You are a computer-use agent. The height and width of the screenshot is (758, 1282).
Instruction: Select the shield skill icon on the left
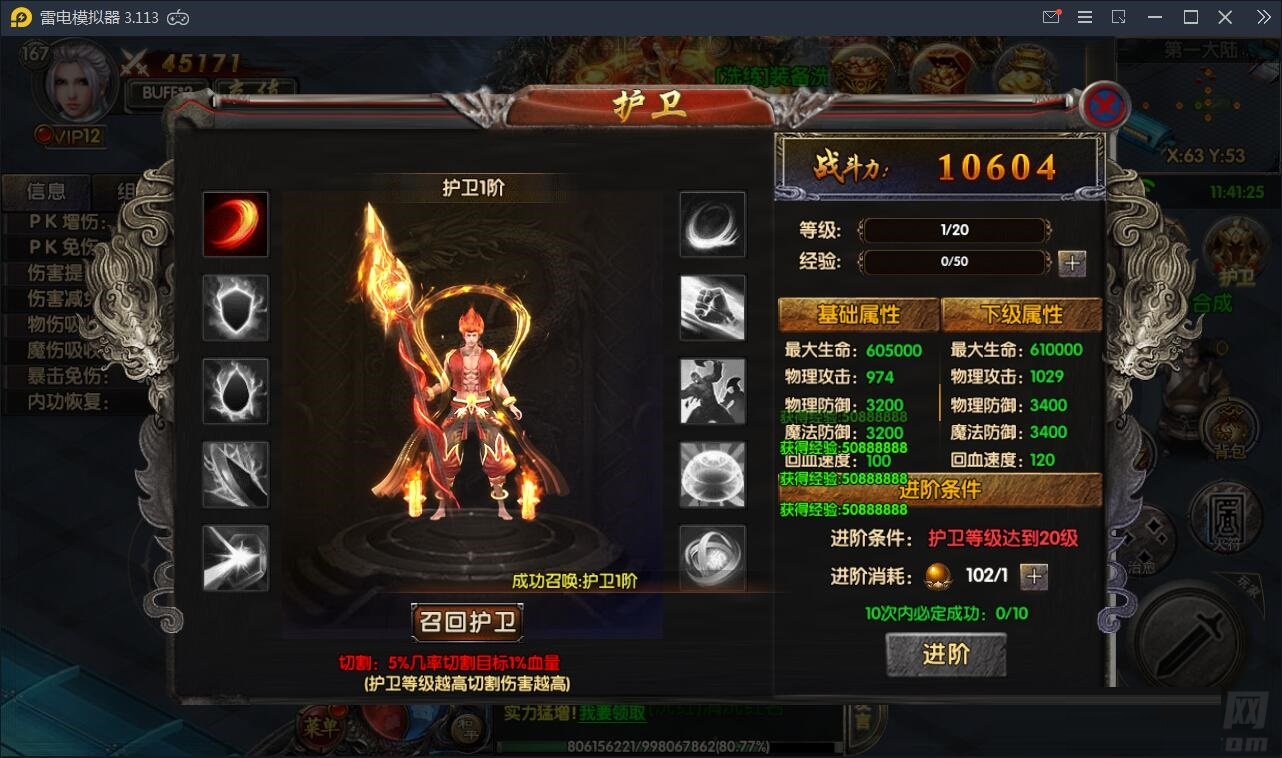pyautogui.click(x=235, y=307)
